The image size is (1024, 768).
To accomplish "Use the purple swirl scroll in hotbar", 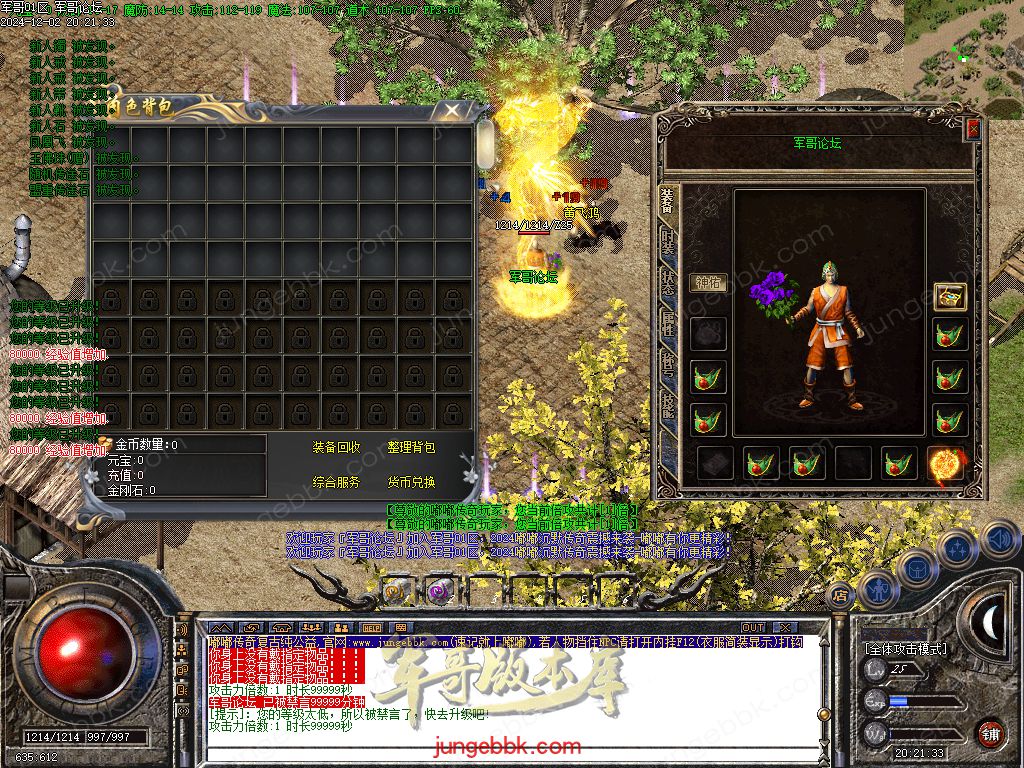I will pos(439,591).
